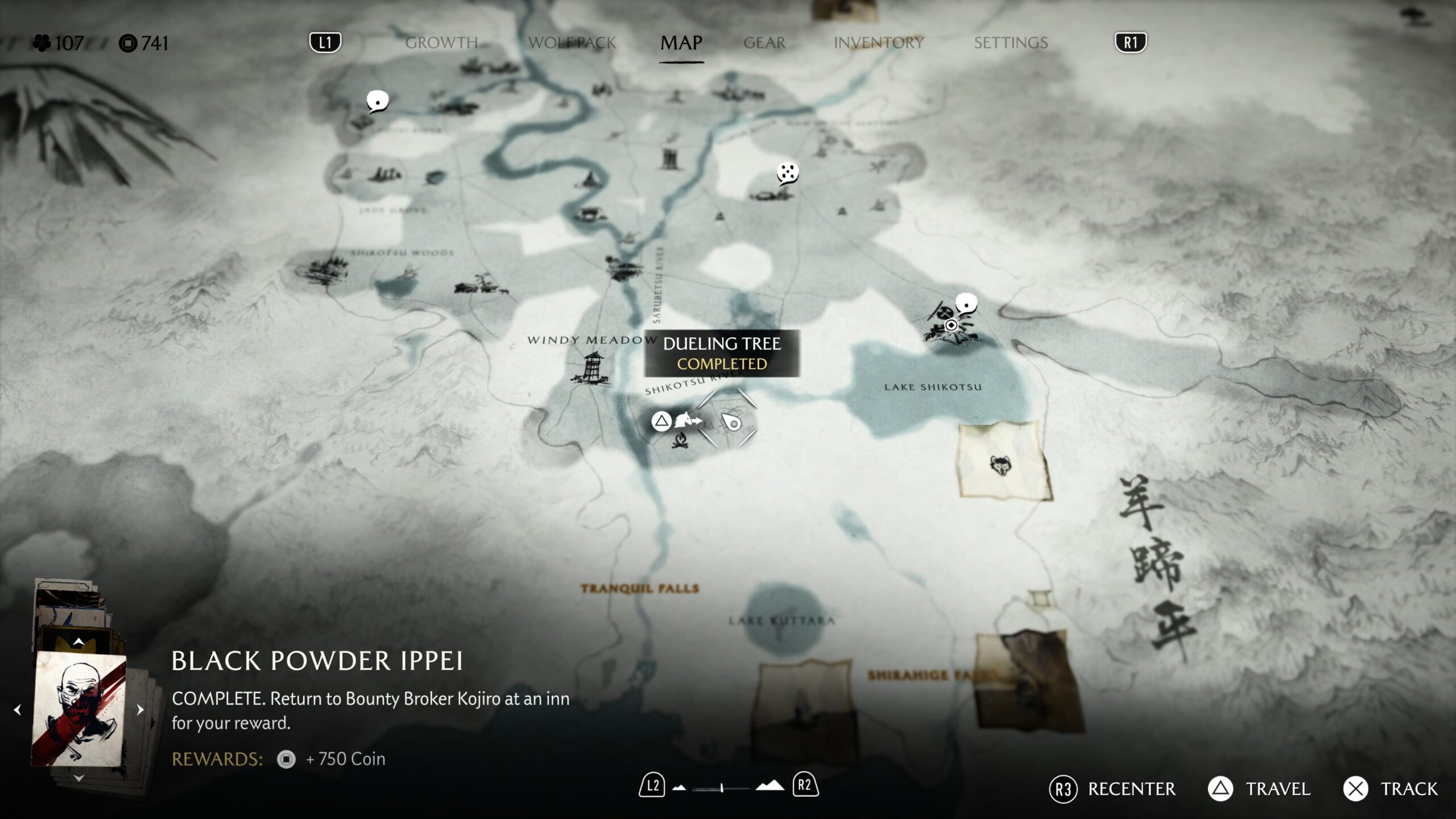The width and height of the screenshot is (1456, 819).
Task: Click the dice game map marker
Action: tap(788, 173)
